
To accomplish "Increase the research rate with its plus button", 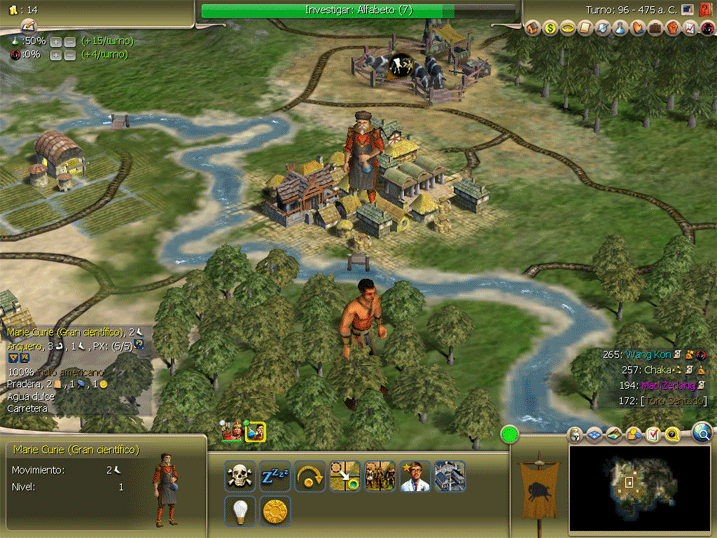I will tap(57, 41).
